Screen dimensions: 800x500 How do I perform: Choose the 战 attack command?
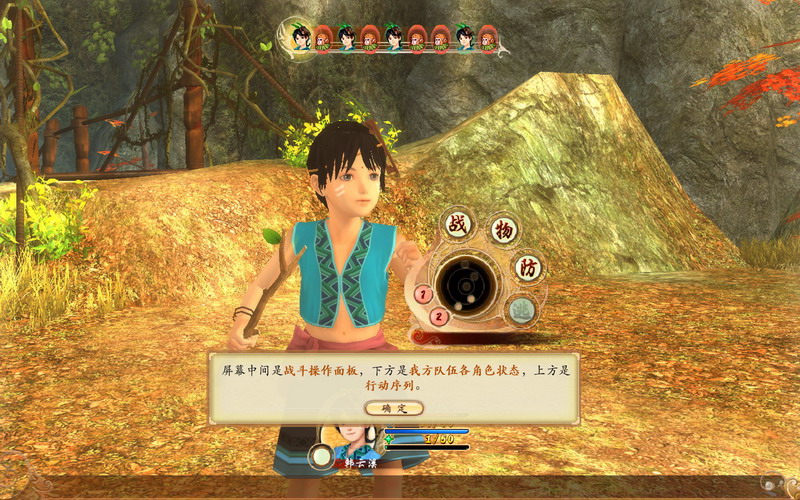[458, 224]
